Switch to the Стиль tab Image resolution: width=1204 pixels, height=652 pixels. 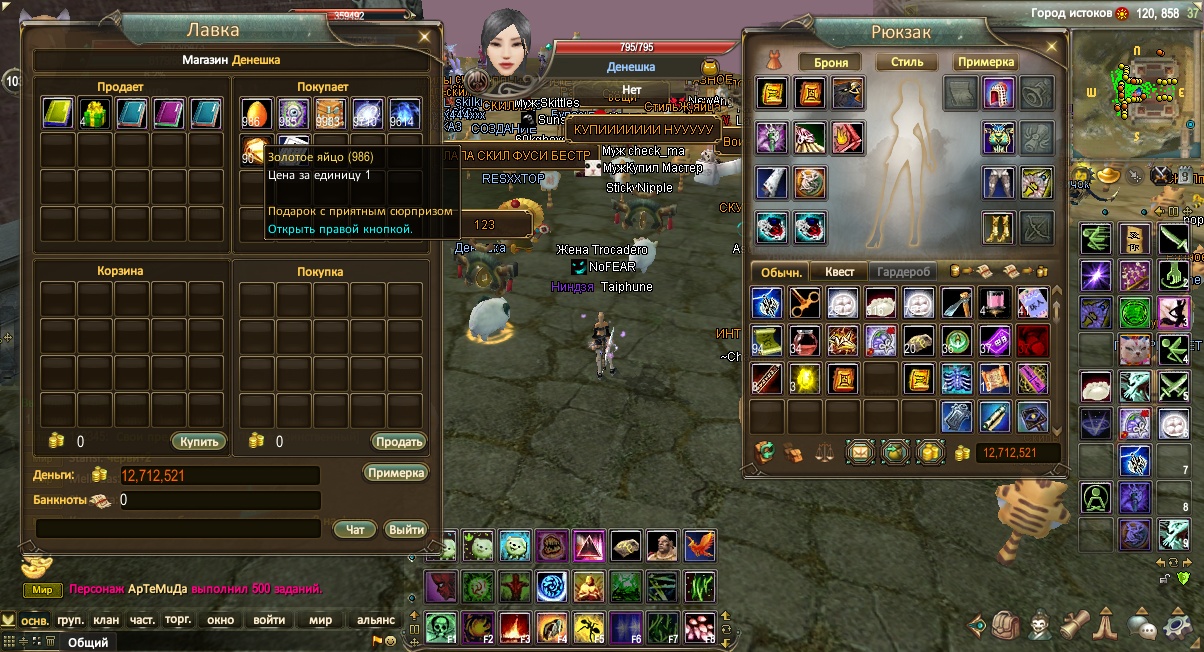pos(906,62)
